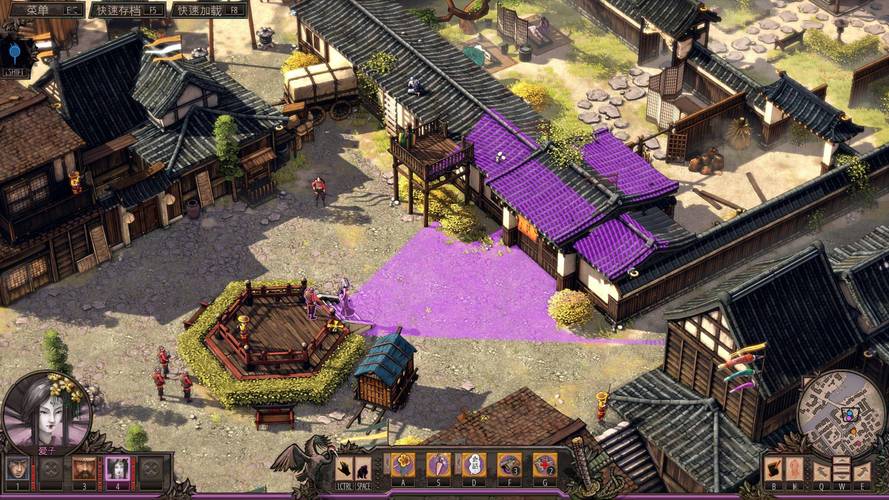Activate the hand interact action icon
Screen dimensions: 889x500
click(x=343, y=467)
